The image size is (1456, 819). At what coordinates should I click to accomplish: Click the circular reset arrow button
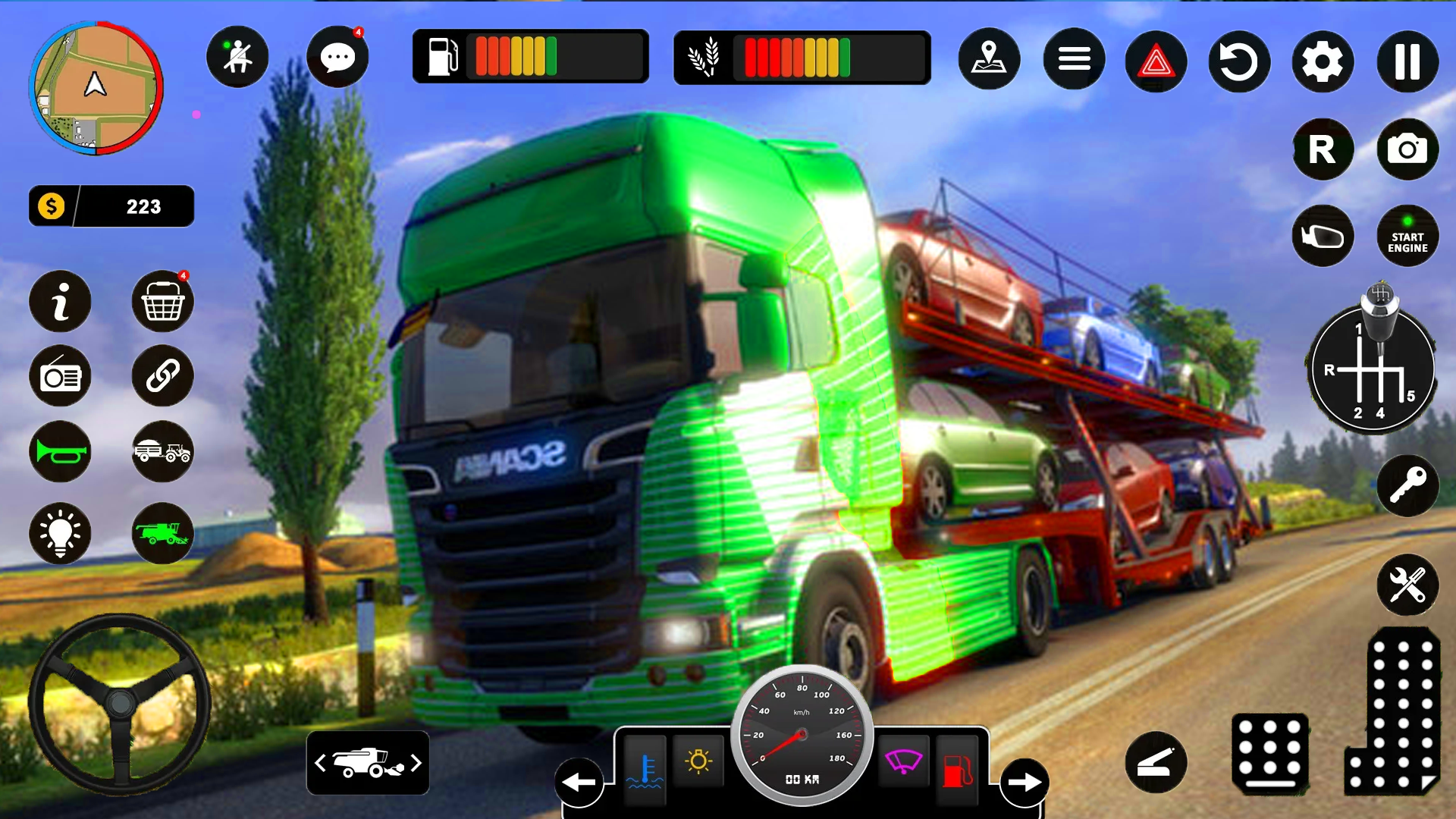1239,61
